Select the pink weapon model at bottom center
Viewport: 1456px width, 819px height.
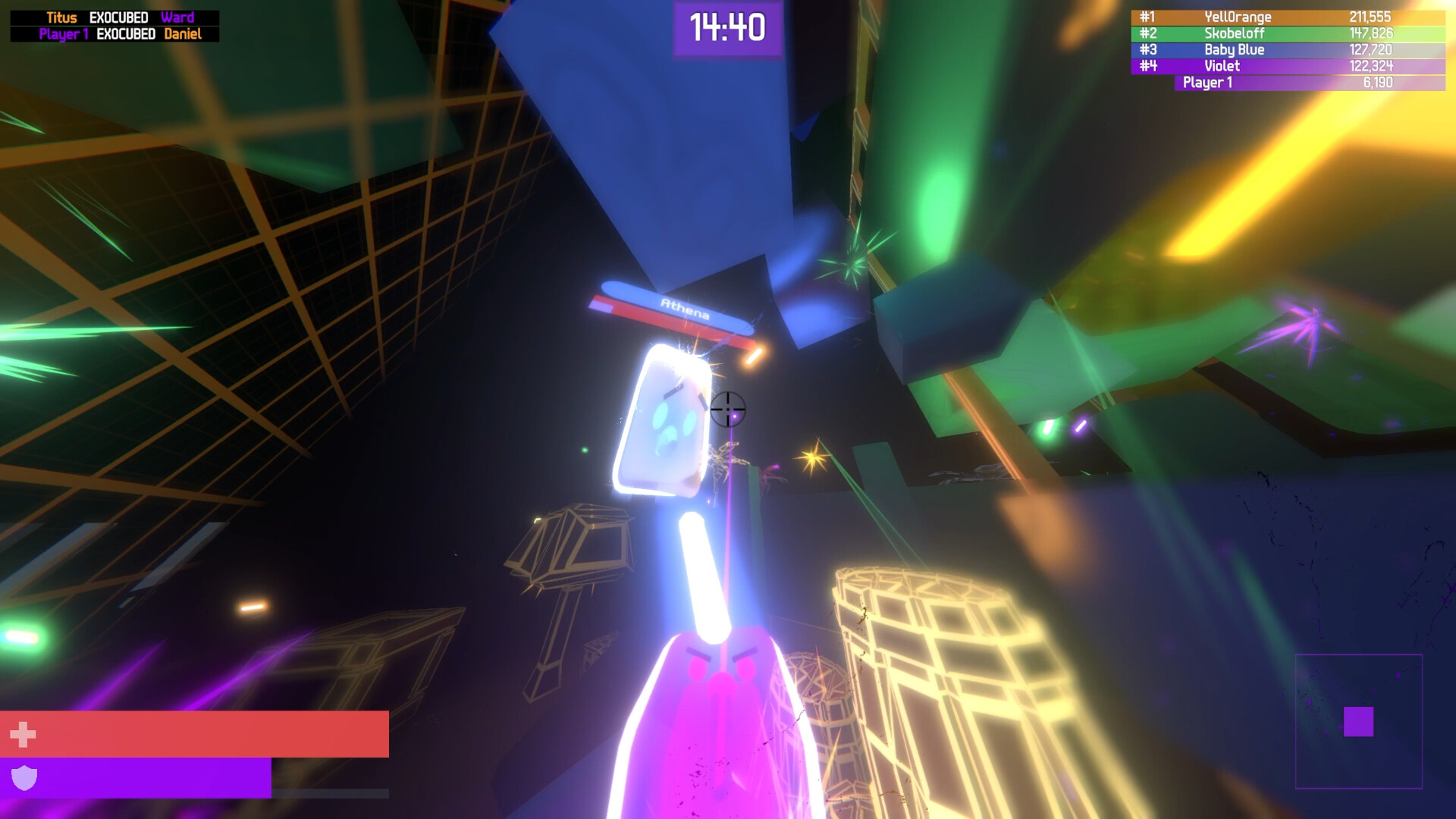(x=720, y=728)
